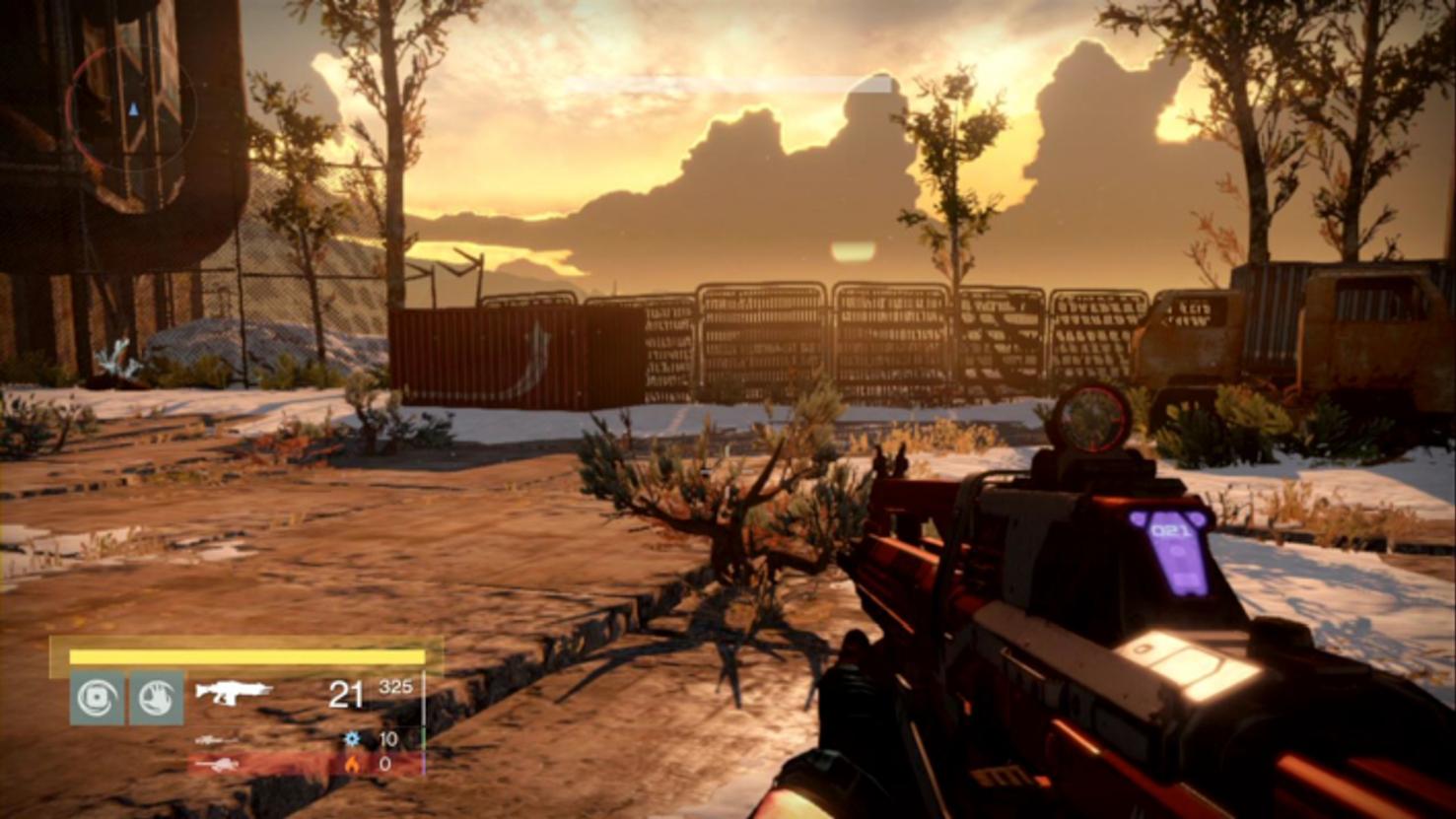Use the melee hand ability icon
Image resolution: width=1456 pixels, height=819 pixels.
(157, 698)
